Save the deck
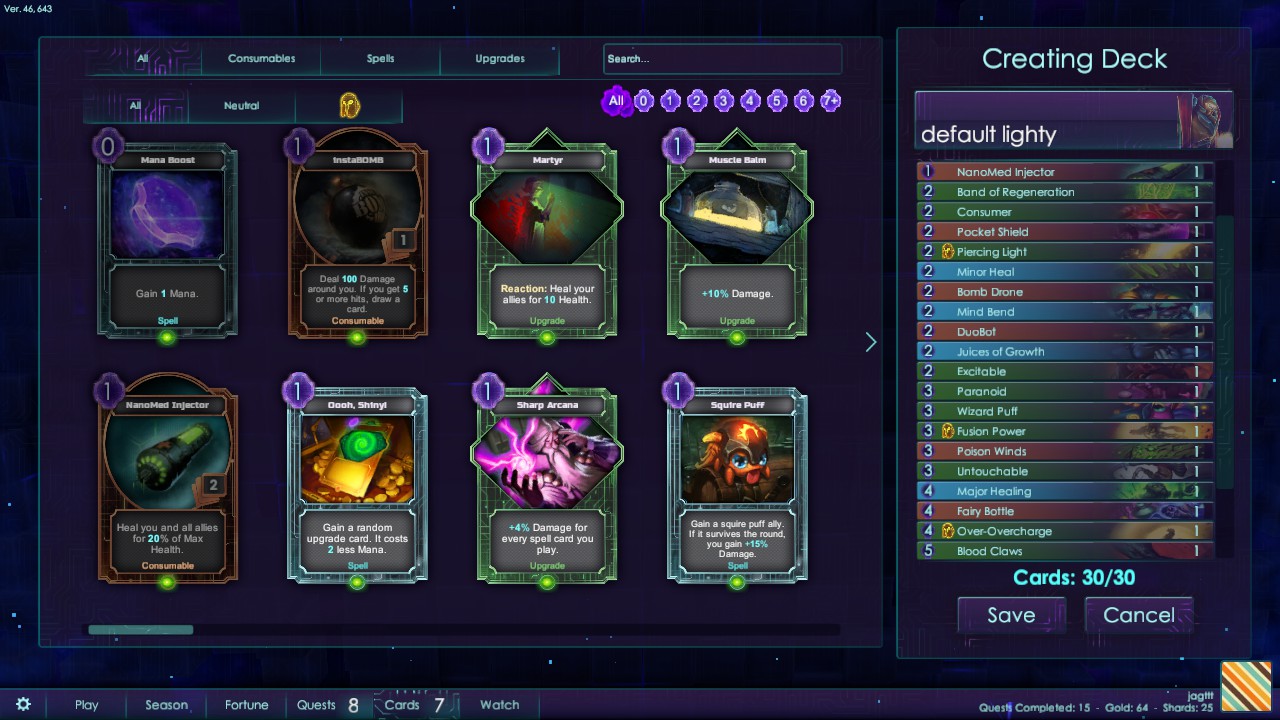 tap(1011, 615)
